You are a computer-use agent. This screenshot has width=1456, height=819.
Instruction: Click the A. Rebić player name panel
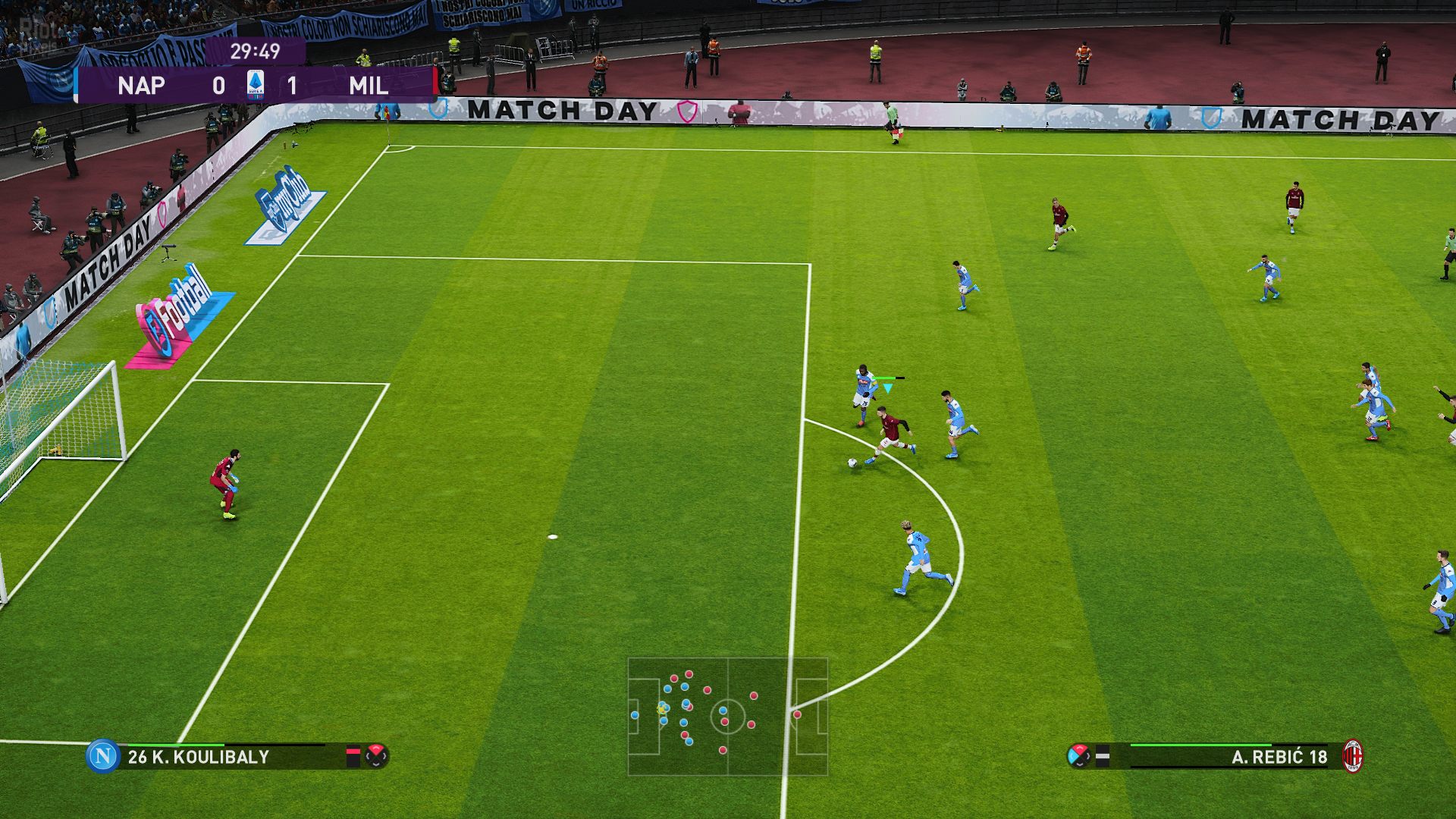coord(1279,757)
